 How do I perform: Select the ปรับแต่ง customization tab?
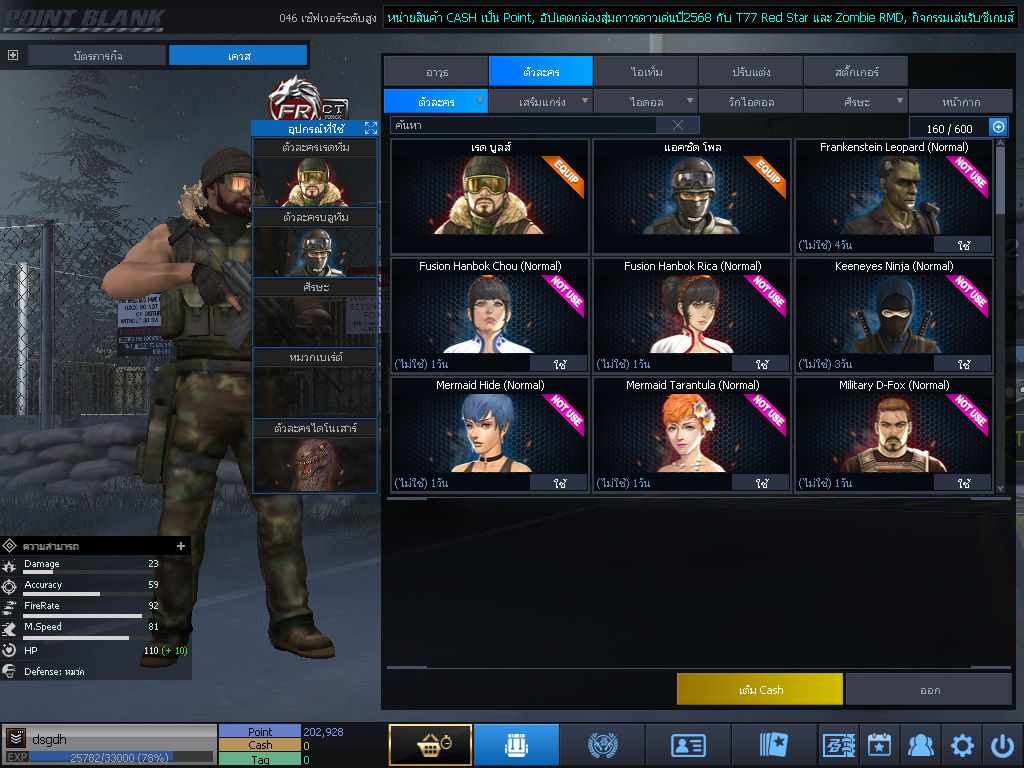[x=750, y=72]
